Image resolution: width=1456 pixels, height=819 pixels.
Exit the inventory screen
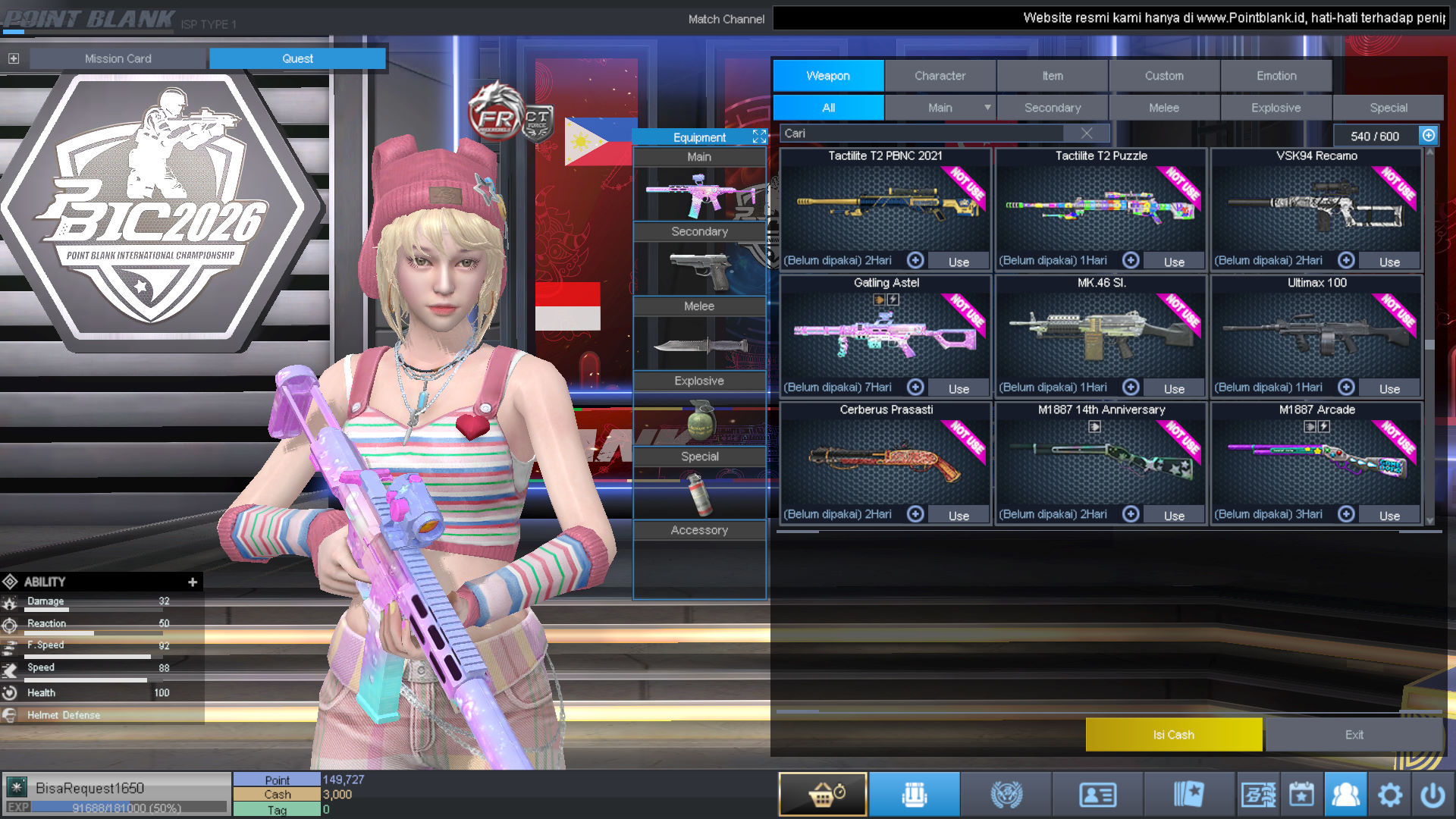1354,735
